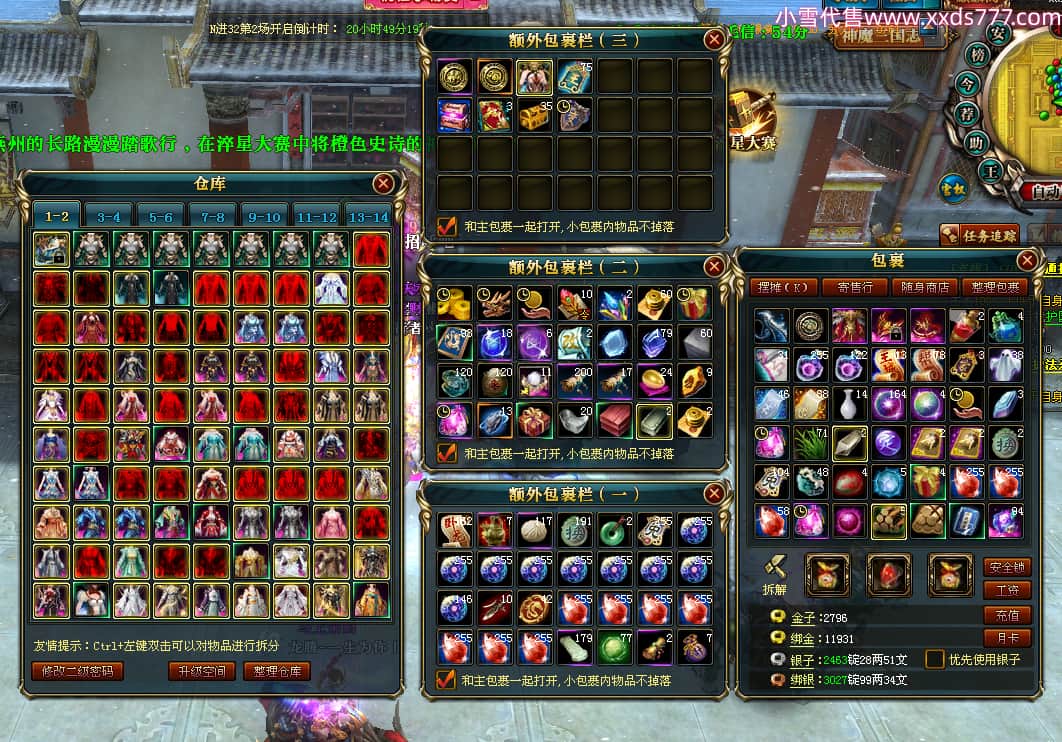Click the 修改二级密码 button
Screen dimensions: 1062x742
pos(77,671)
